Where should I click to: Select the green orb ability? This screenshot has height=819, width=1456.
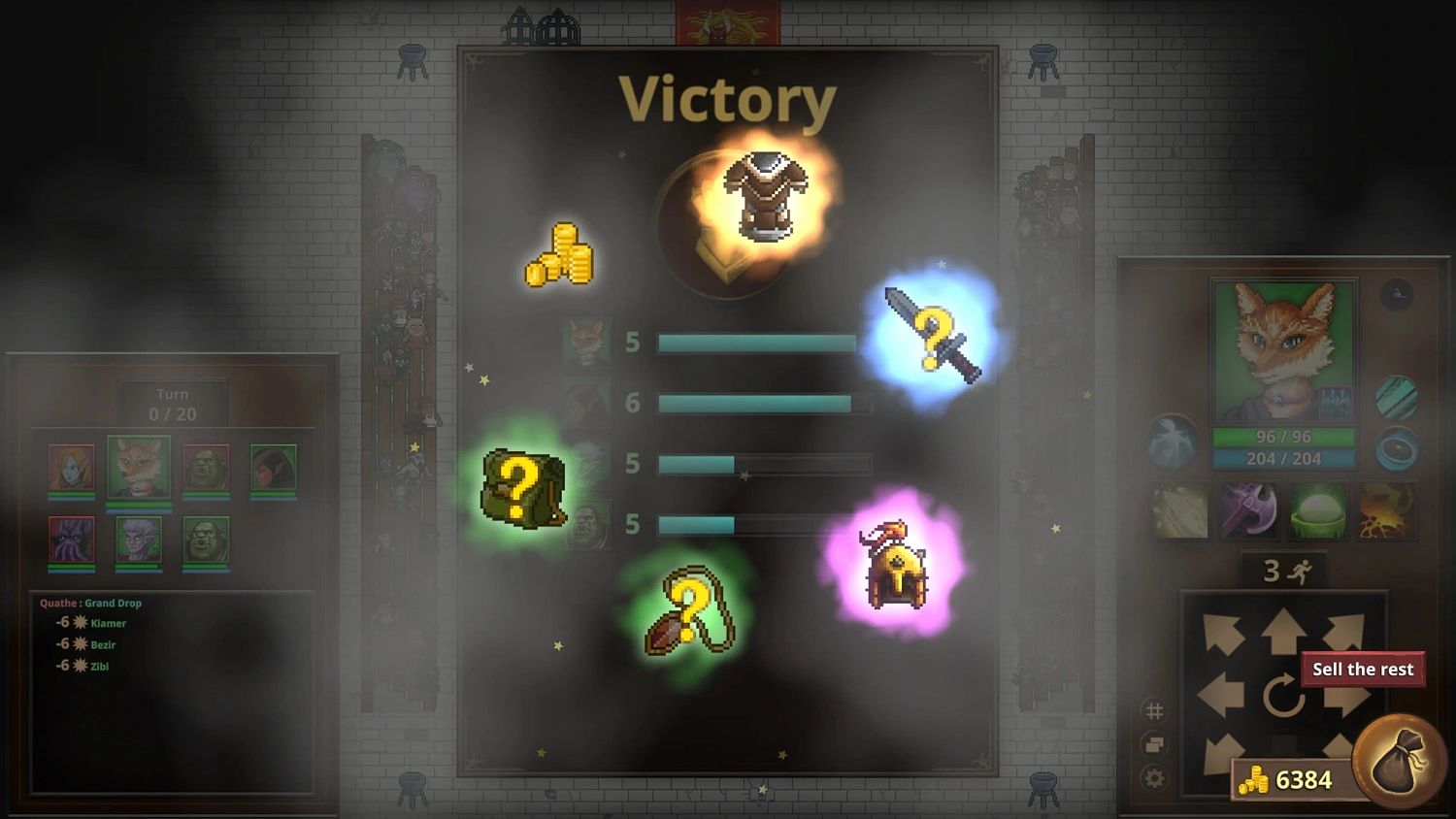(1320, 512)
